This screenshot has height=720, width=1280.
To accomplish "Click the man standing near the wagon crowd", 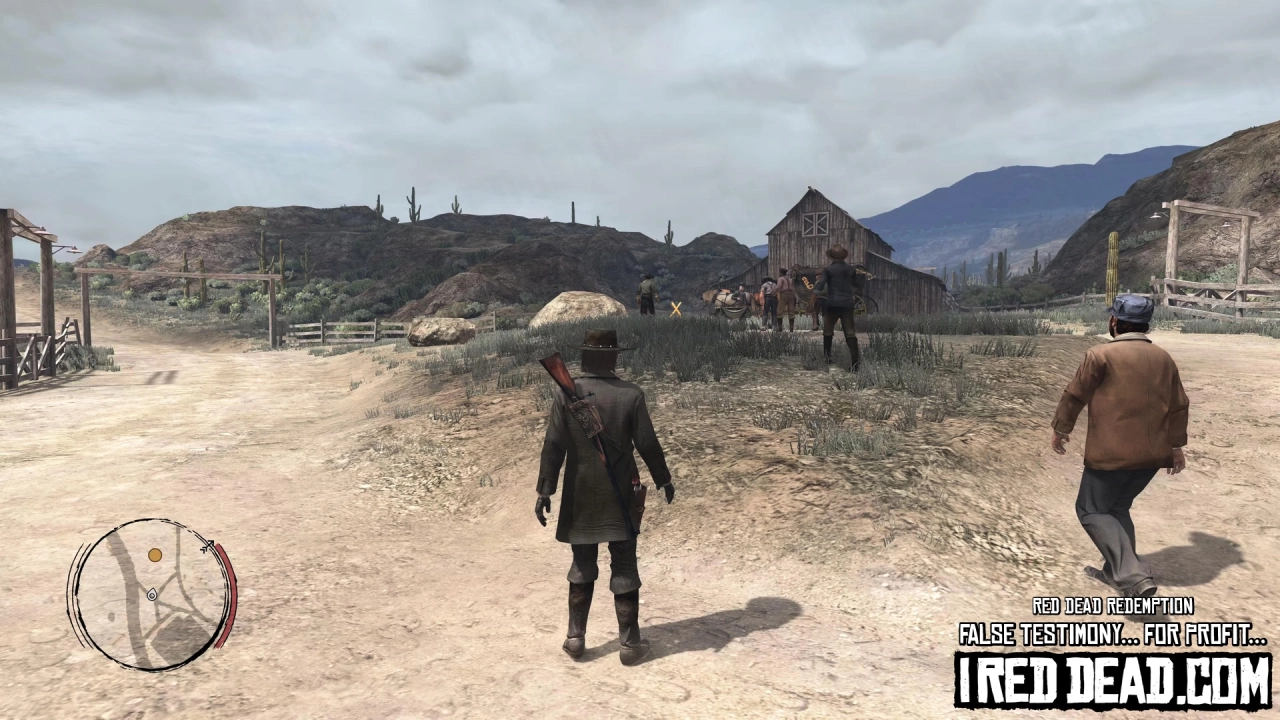I will point(648,292).
